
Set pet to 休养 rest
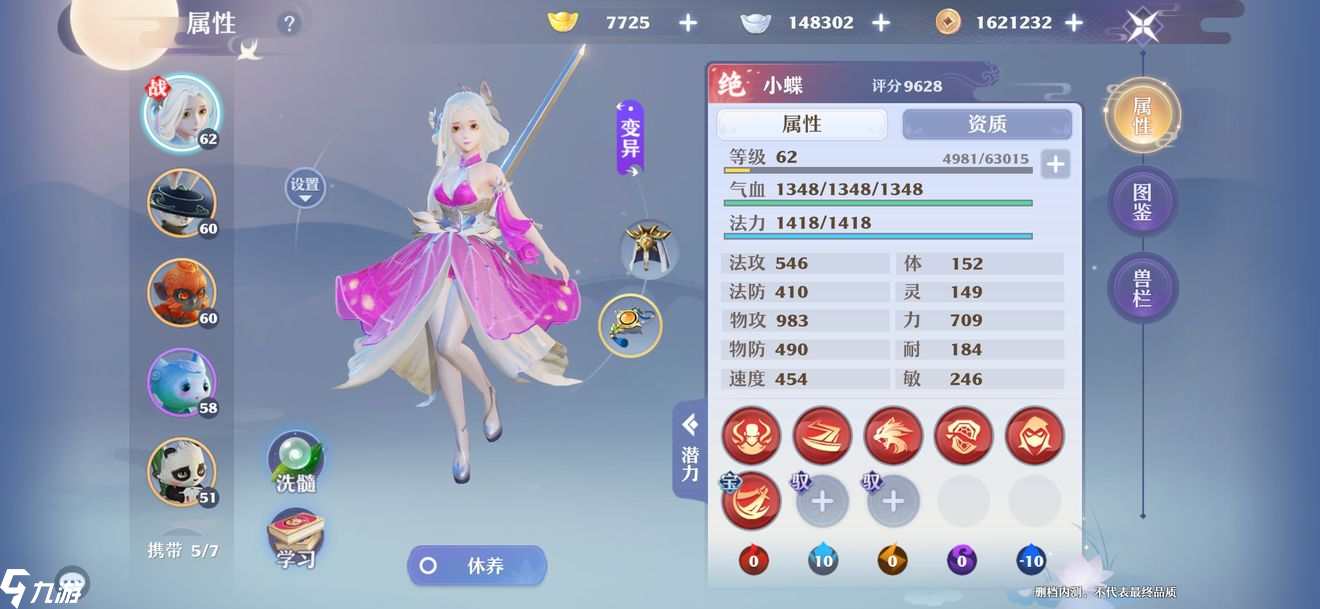tap(477, 566)
